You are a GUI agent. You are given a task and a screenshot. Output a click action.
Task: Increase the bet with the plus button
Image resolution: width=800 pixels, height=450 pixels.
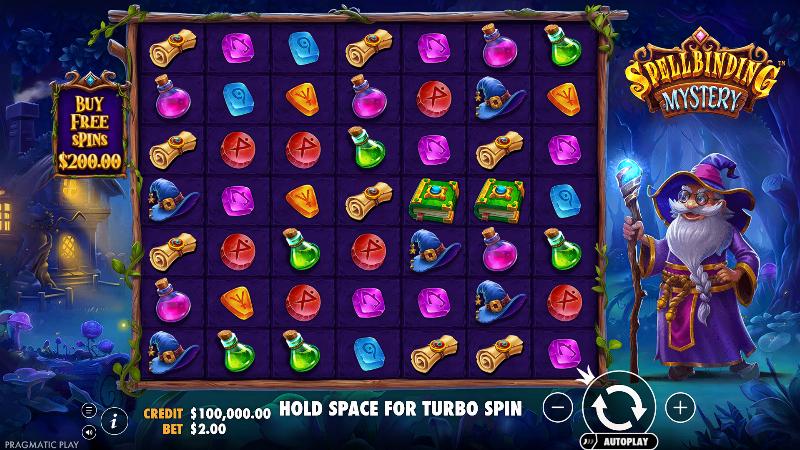pos(680,407)
